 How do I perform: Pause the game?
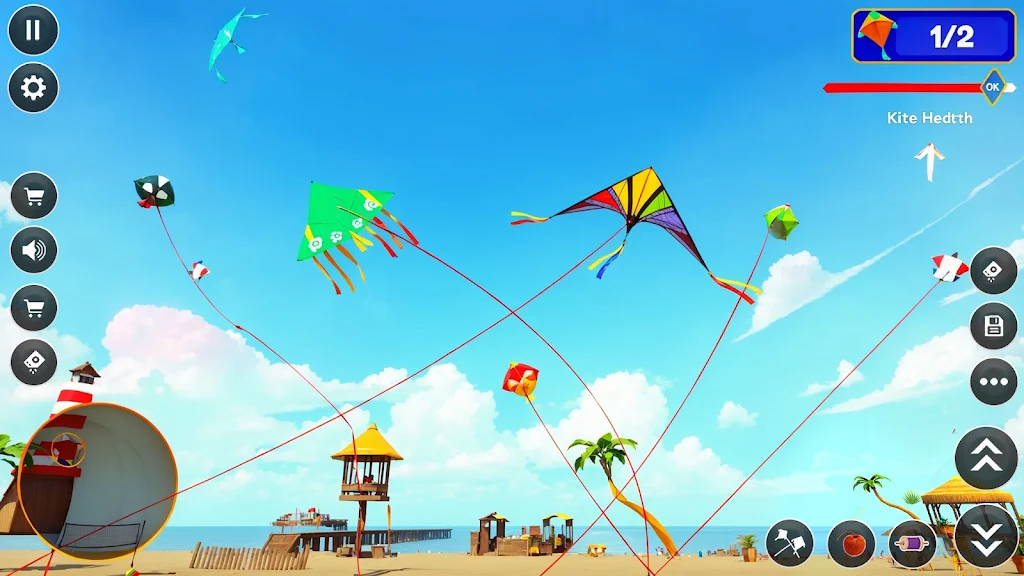[33, 30]
